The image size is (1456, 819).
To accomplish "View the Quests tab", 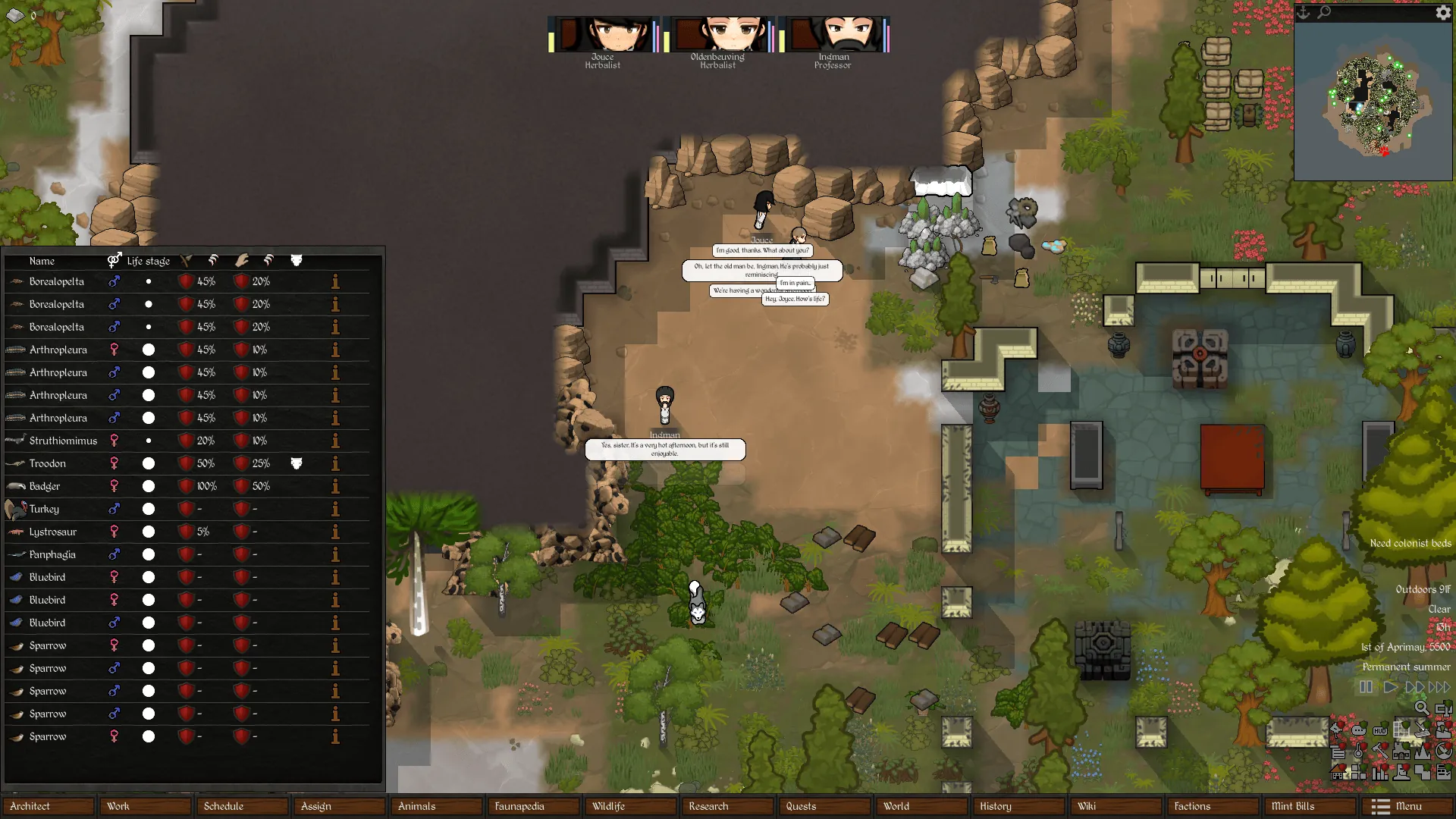I will click(x=824, y=806).
